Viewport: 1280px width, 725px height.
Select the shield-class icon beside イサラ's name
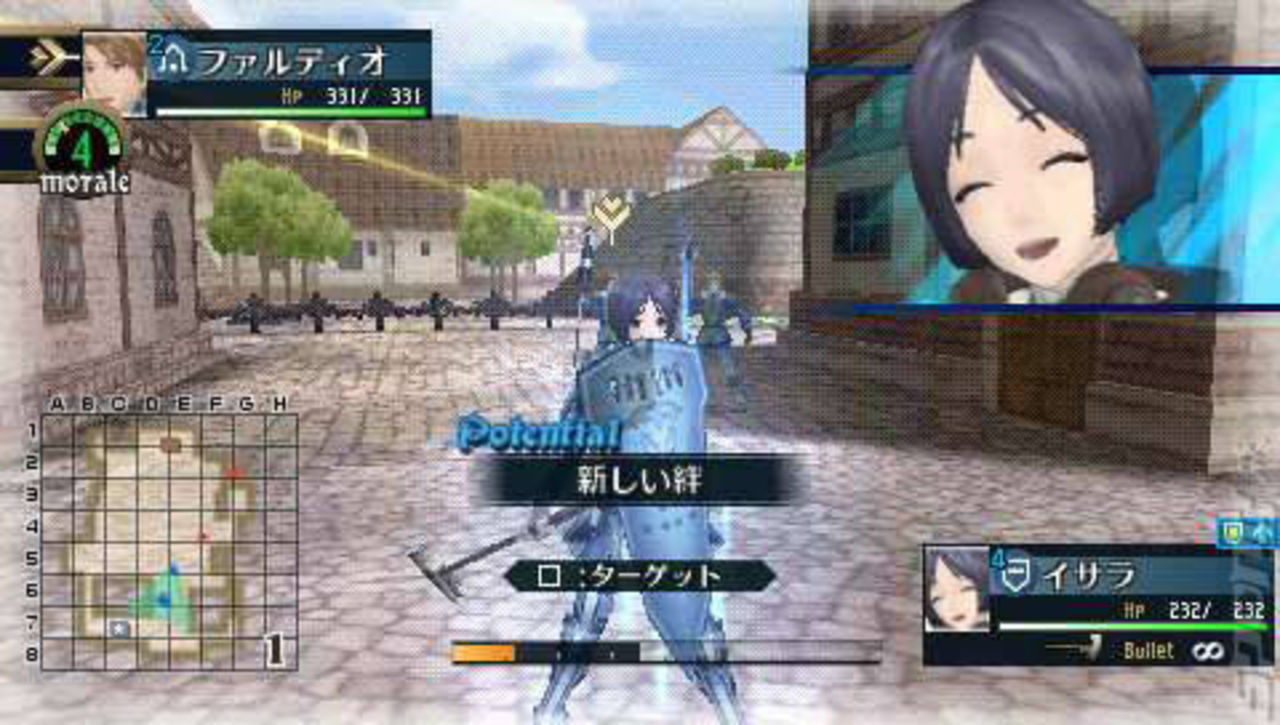(x=1015, y=572)
